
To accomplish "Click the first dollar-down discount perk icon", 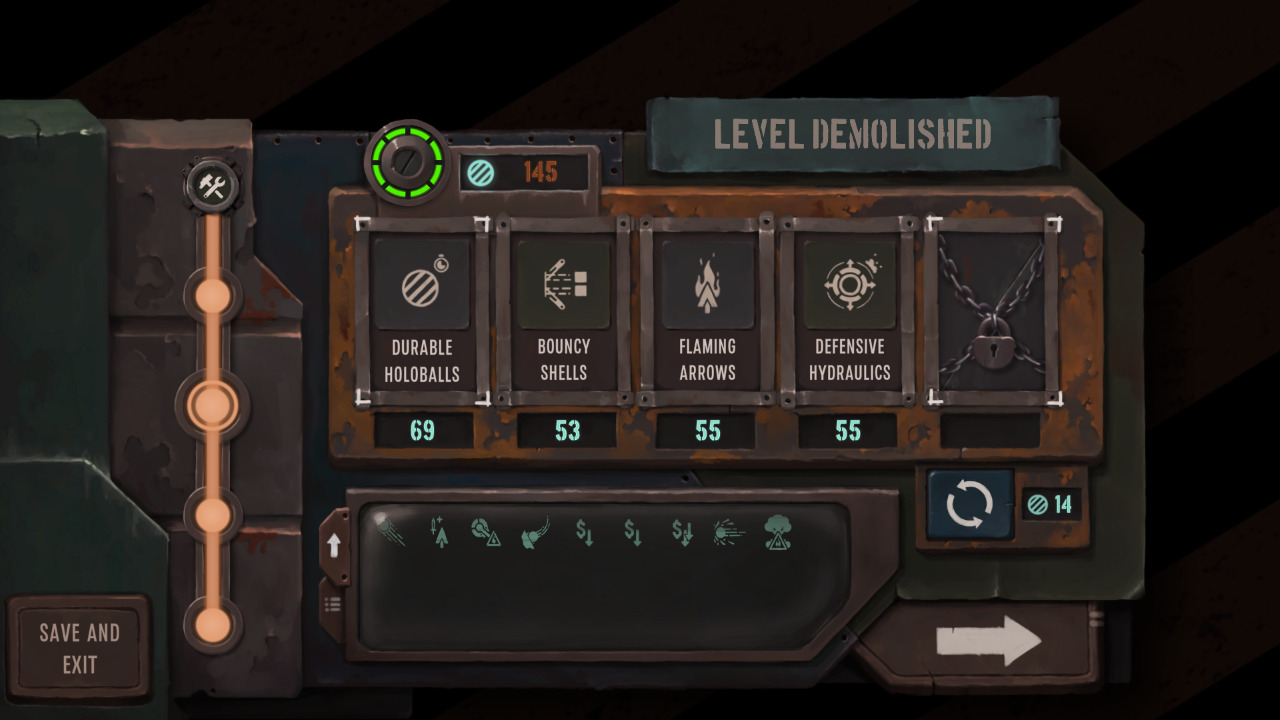I will point(585,533).
